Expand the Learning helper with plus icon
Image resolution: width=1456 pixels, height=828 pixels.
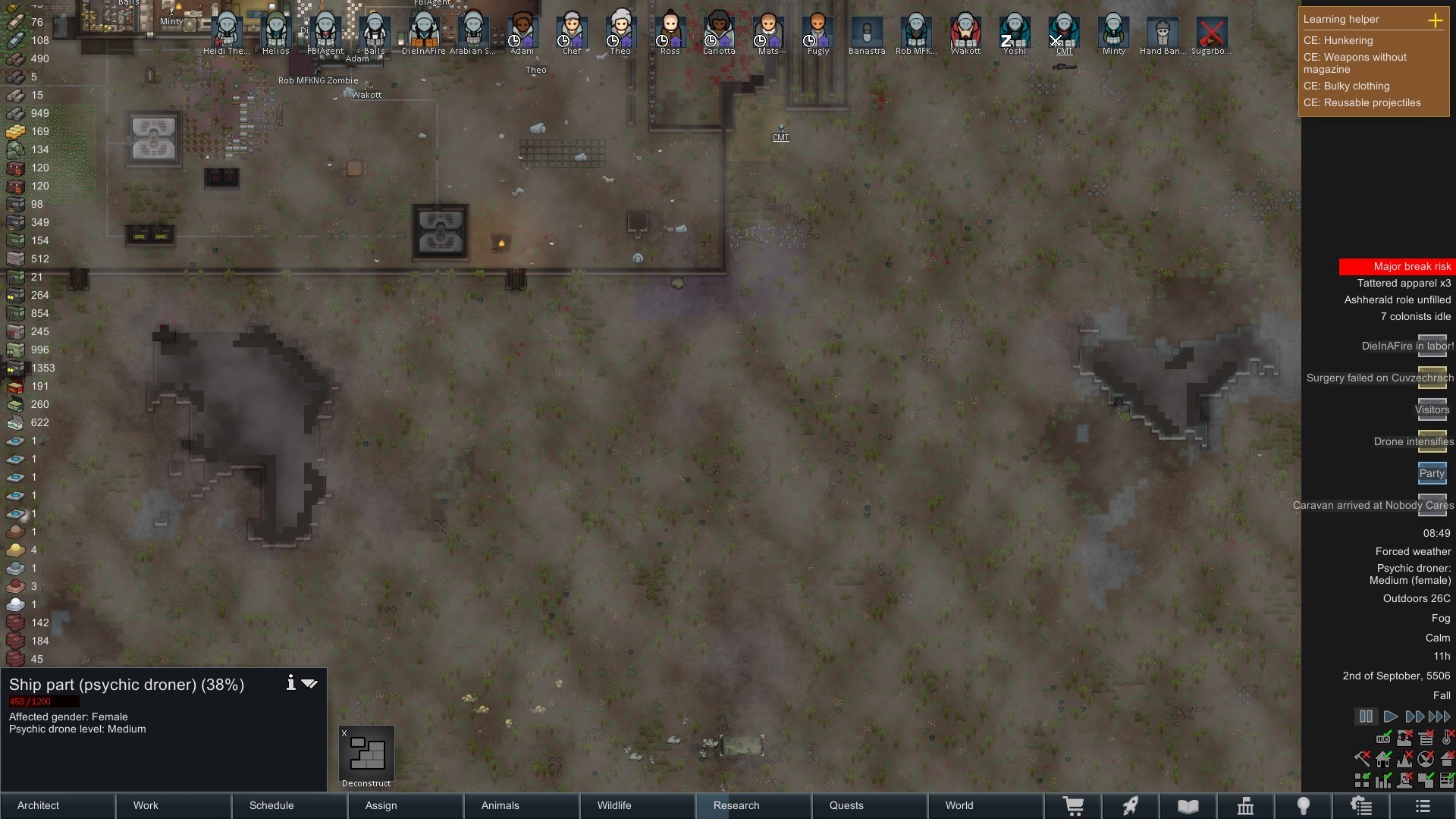(x=1437, y=20)
